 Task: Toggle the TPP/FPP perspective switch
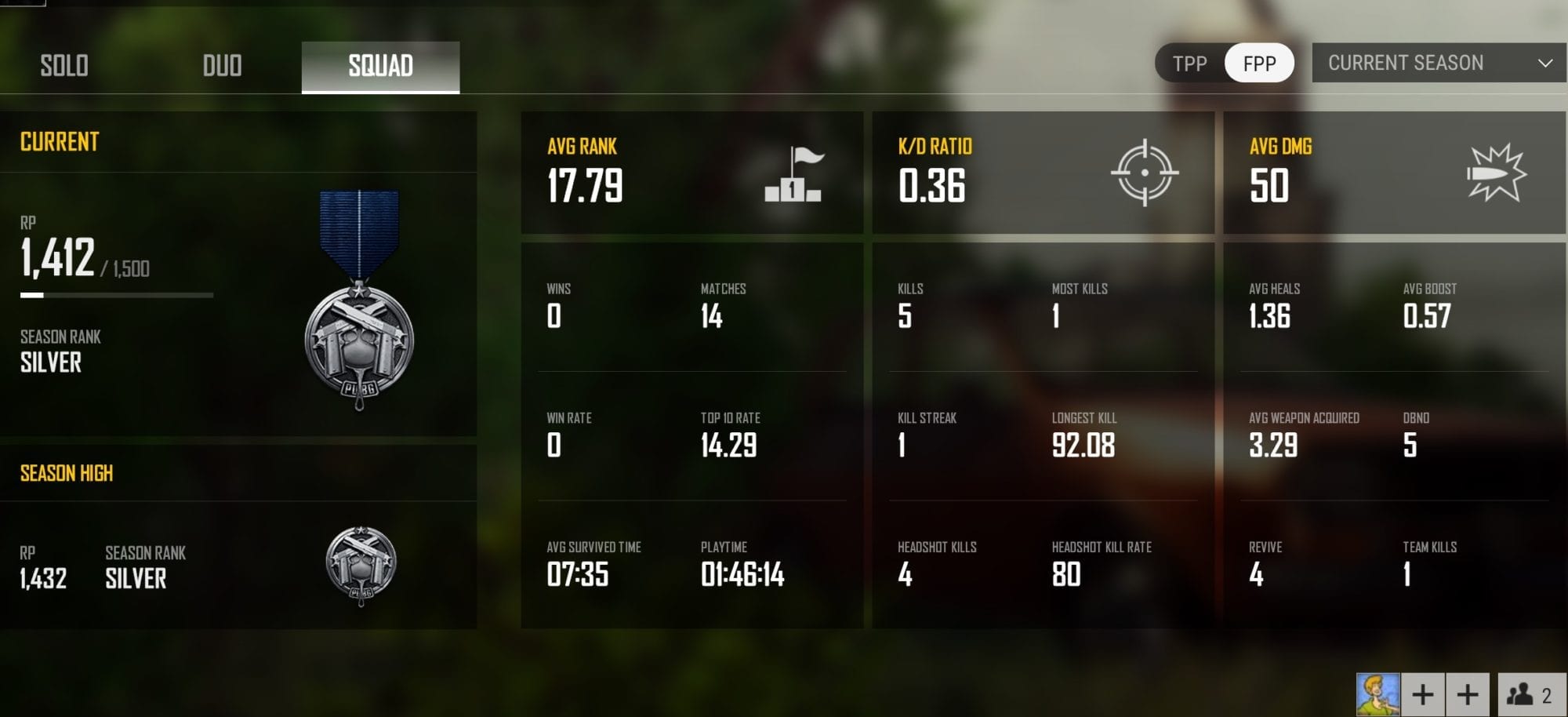point(1224,63)
